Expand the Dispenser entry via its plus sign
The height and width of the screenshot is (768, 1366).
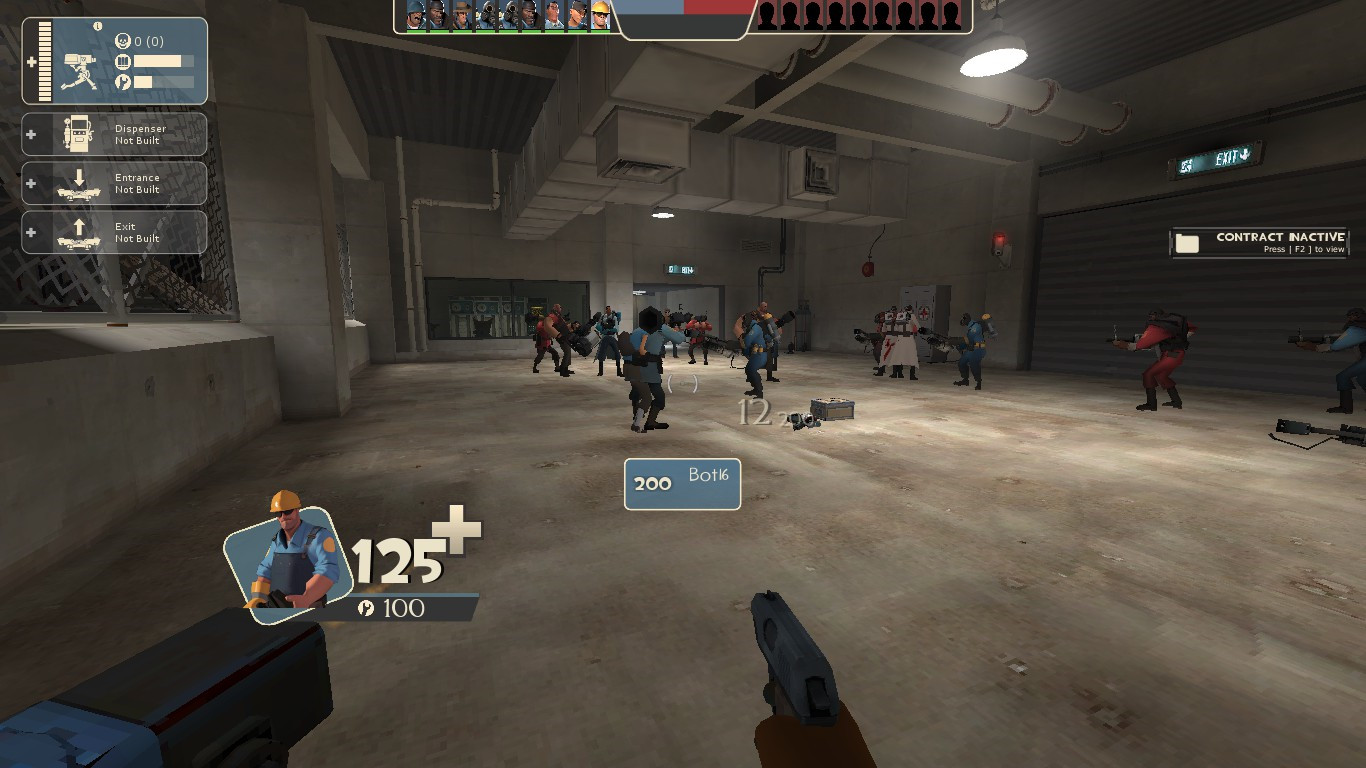(x=31, y=133)
